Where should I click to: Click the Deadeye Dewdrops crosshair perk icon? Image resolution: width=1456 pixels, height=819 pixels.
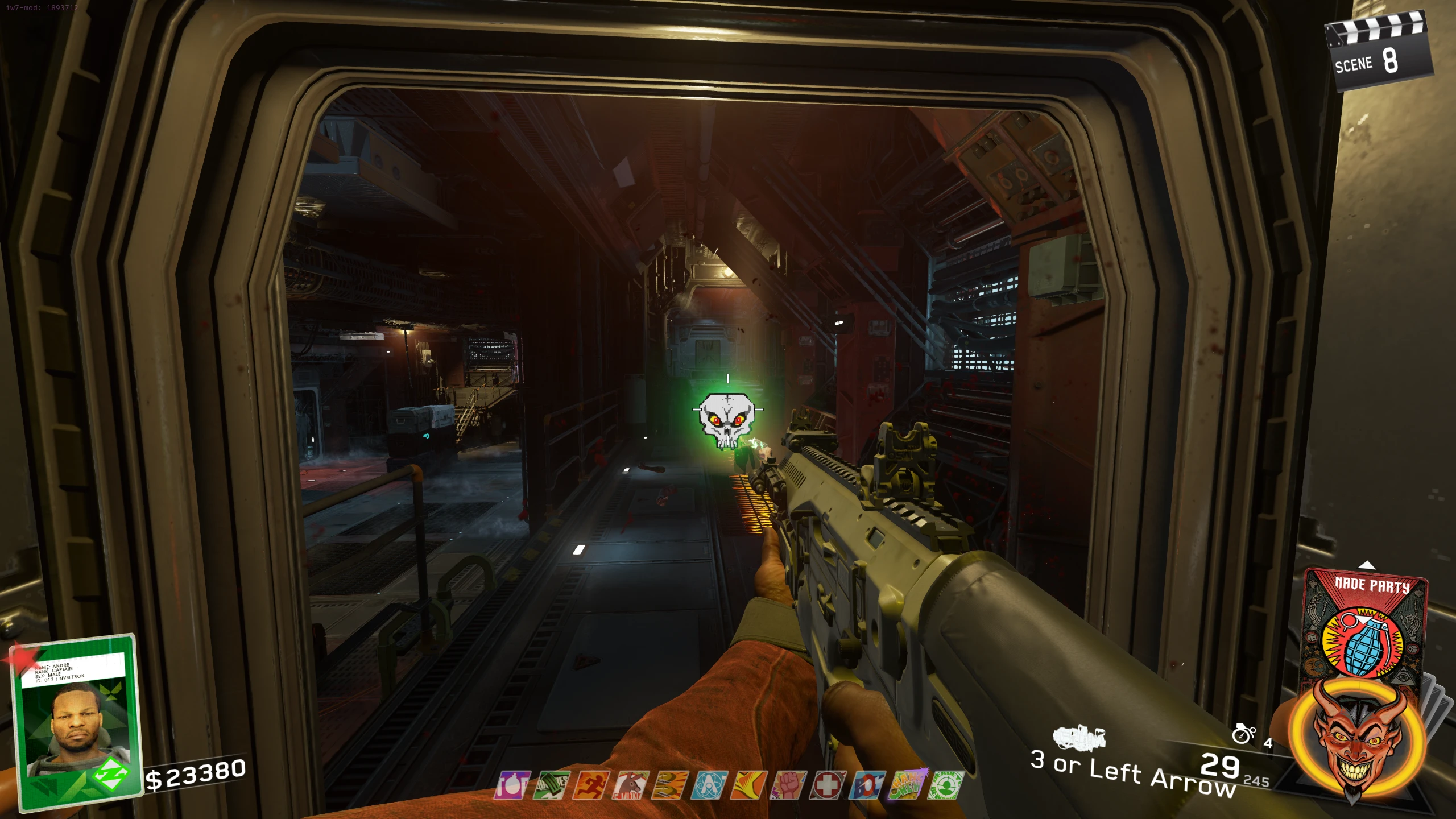[946, 786]
